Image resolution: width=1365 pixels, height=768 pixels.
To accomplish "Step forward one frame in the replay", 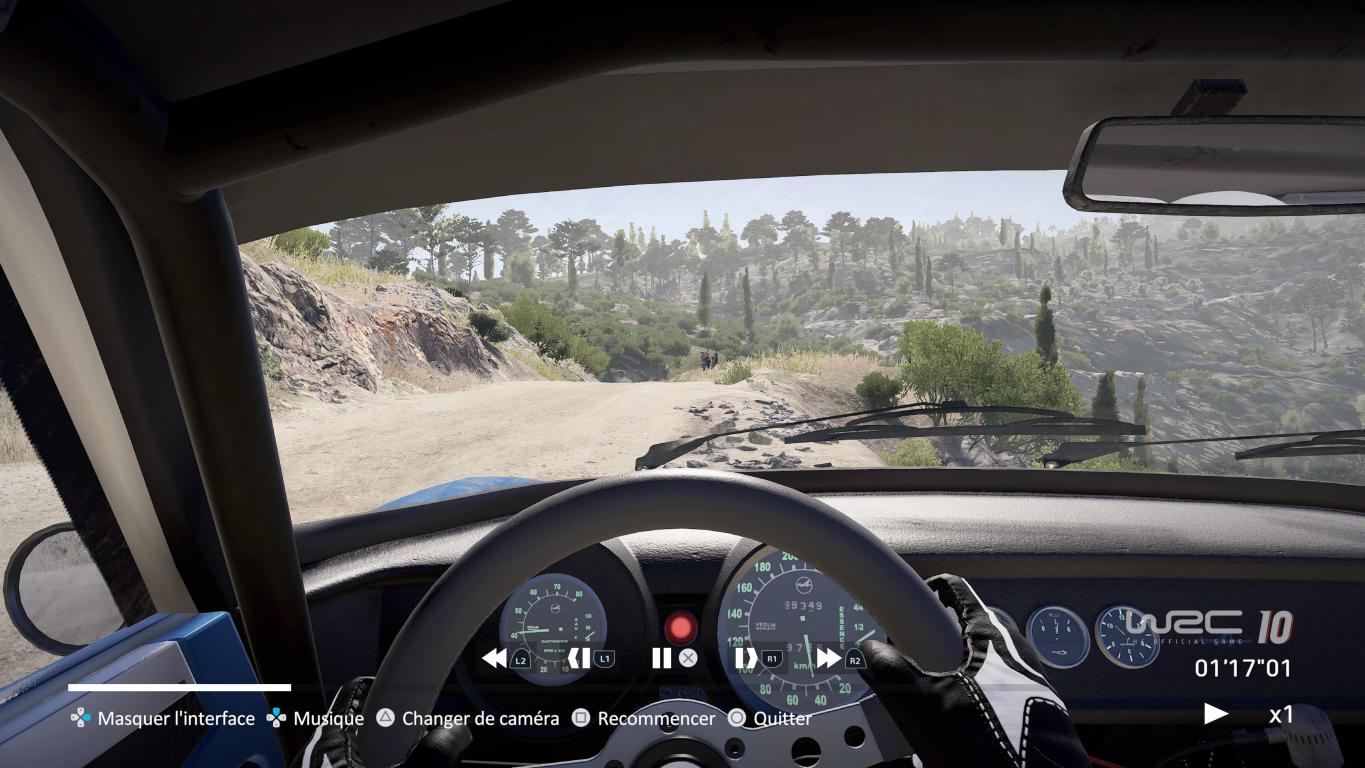I will coord(746,658).
